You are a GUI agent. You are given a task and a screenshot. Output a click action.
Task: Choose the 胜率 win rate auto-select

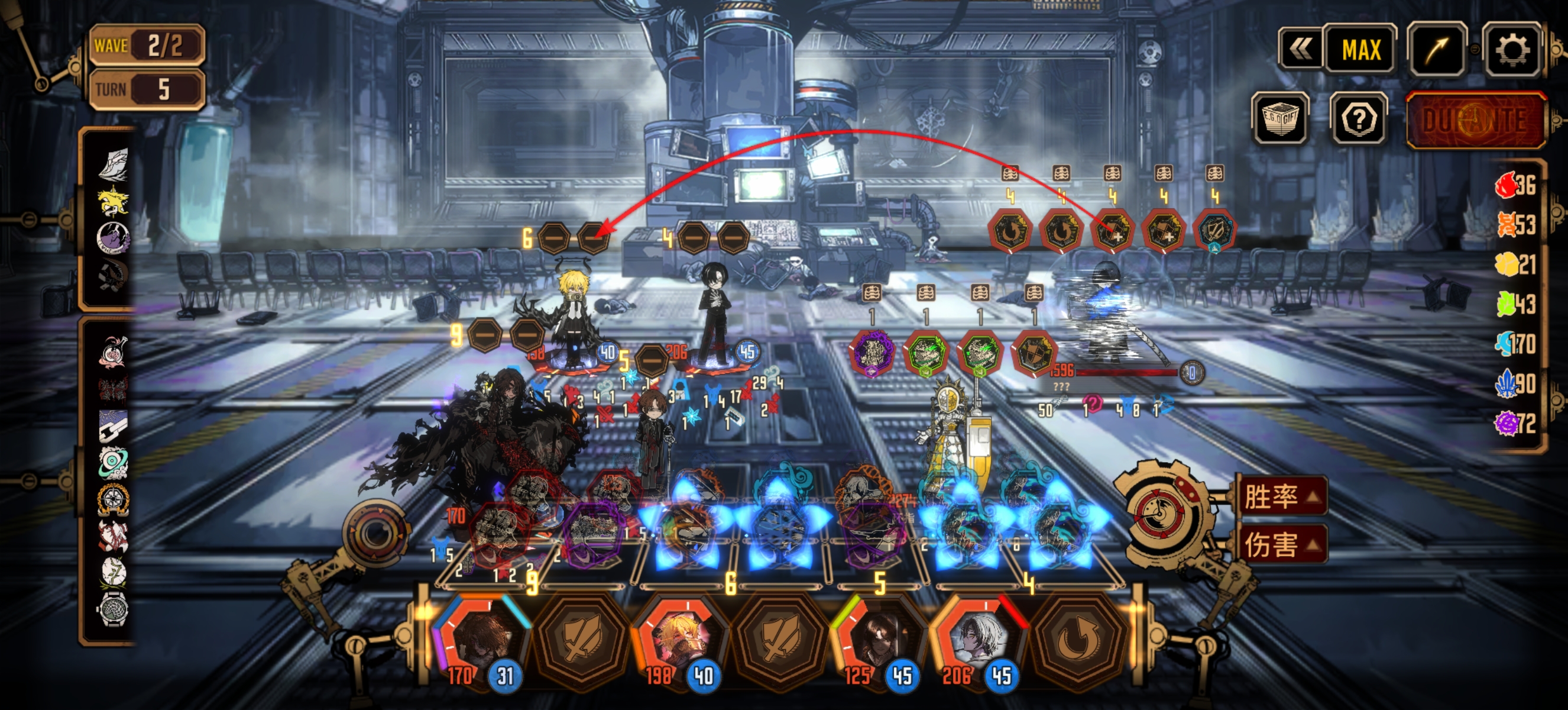click(x=1281, y=497)
